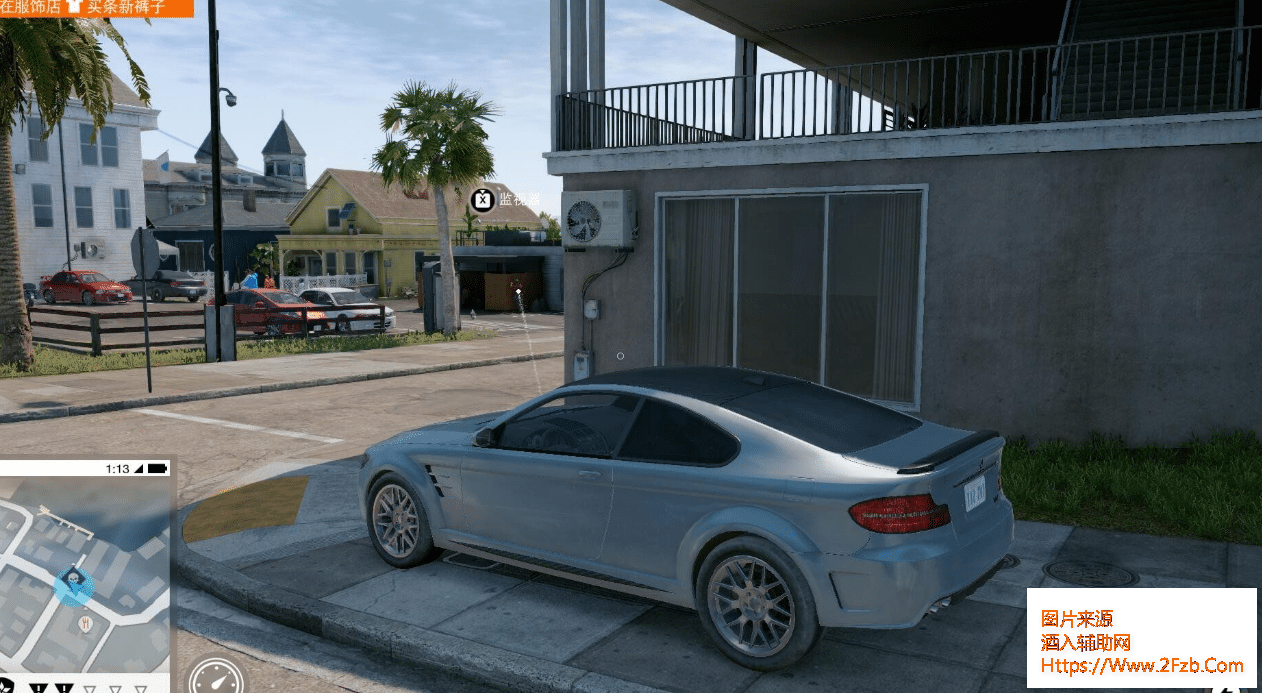Open the Https://Www.2Fzb.Com watermark link
1262x693 pixels.
pos(1141,665)
